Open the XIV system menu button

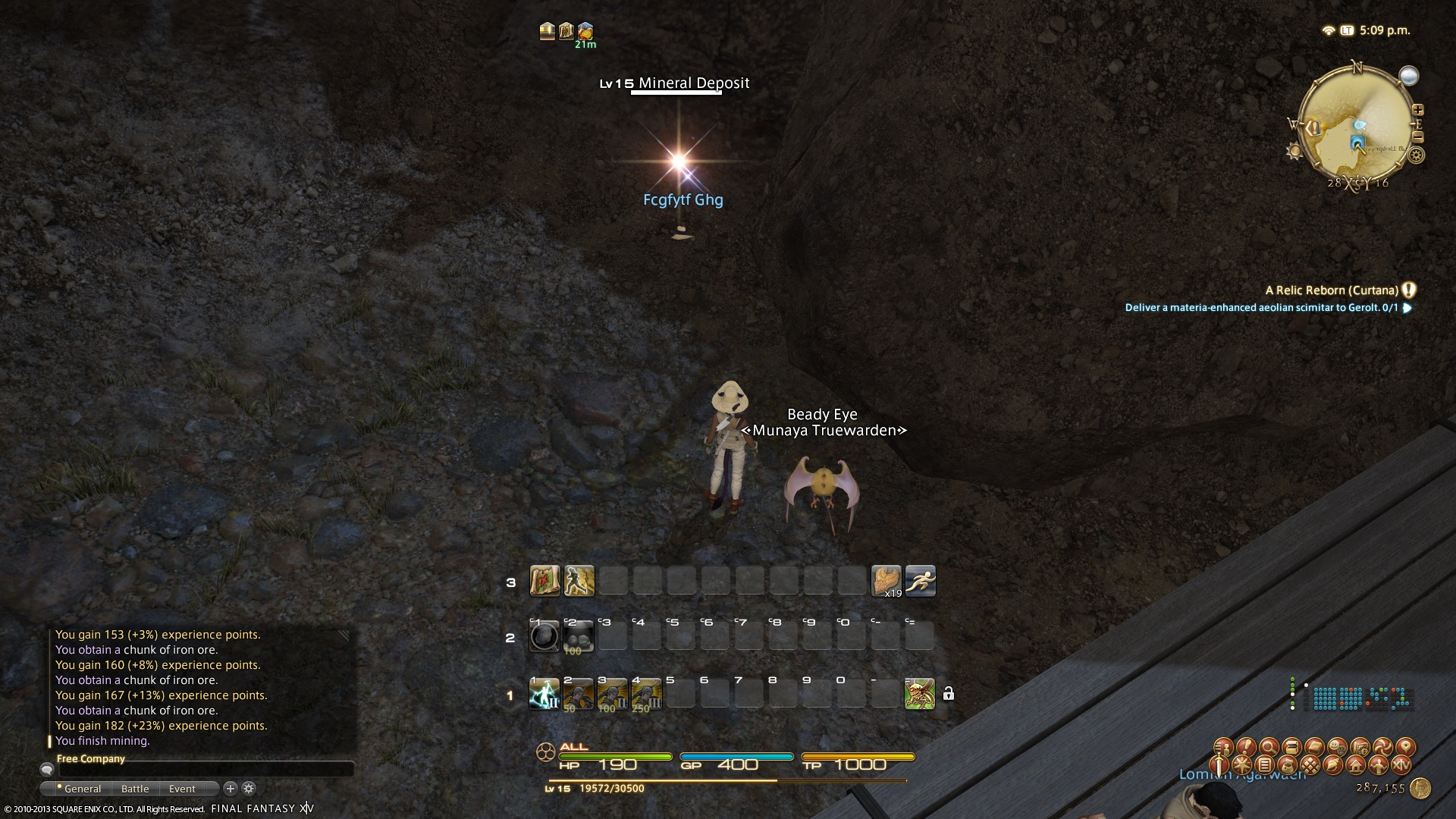[x=1401, y=765]
